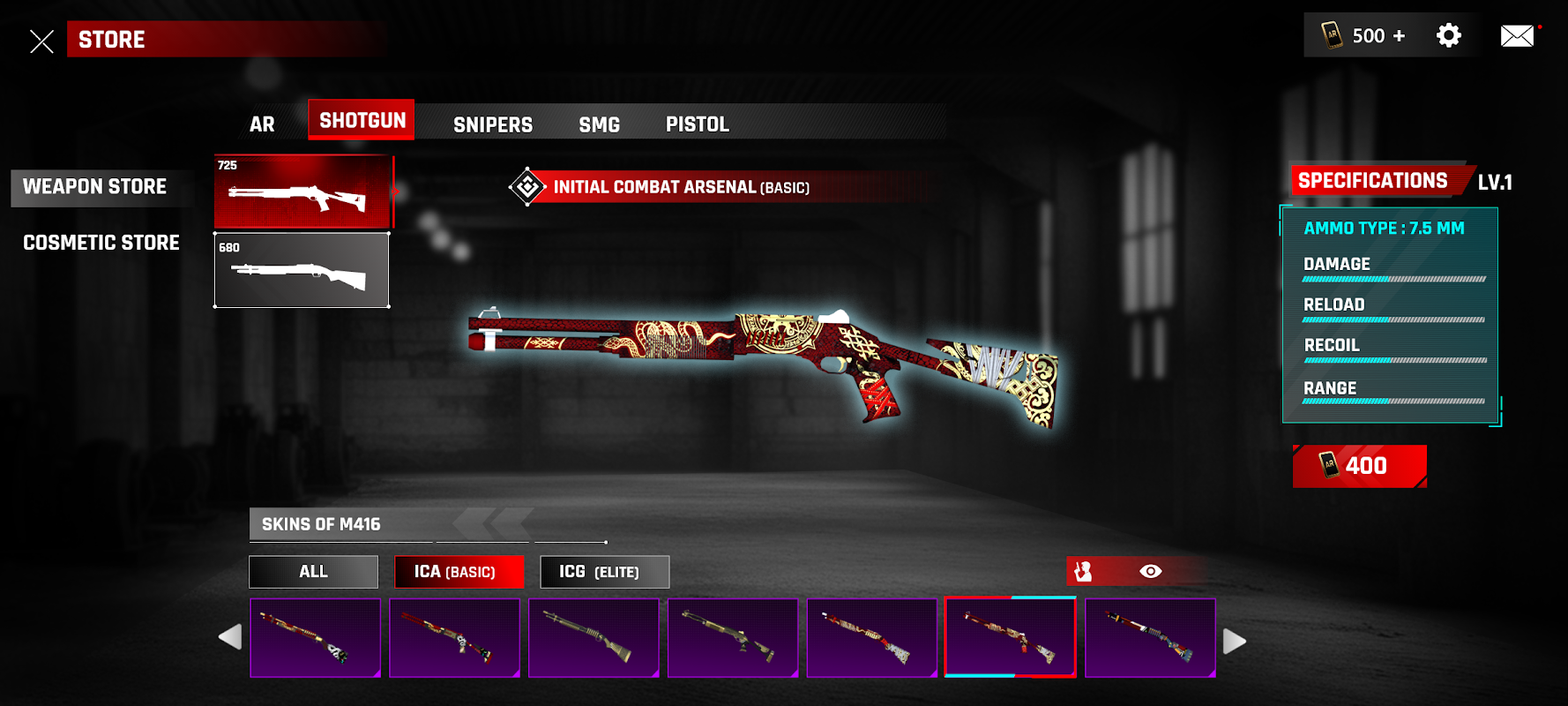
Task: Add more currency with the plus button
Action: tap(1399, 36)
